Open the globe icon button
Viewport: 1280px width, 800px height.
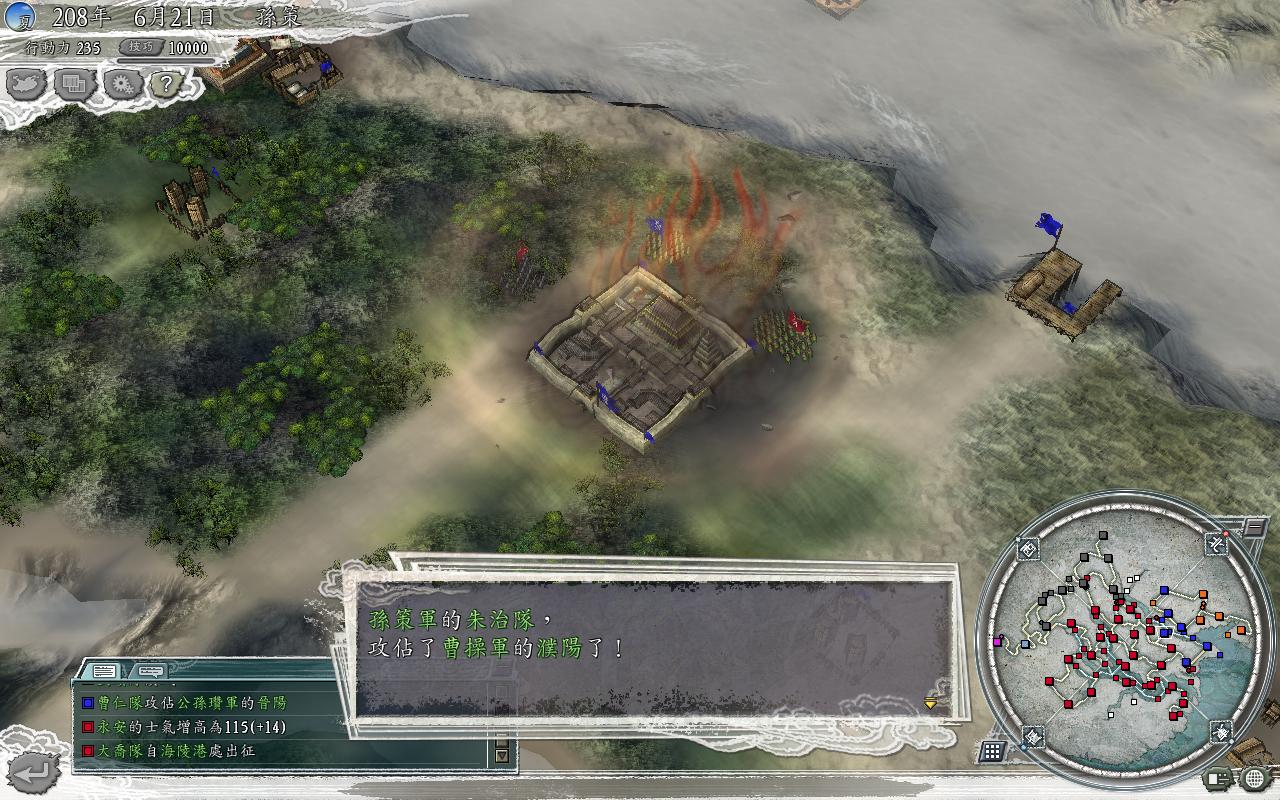1255,778
